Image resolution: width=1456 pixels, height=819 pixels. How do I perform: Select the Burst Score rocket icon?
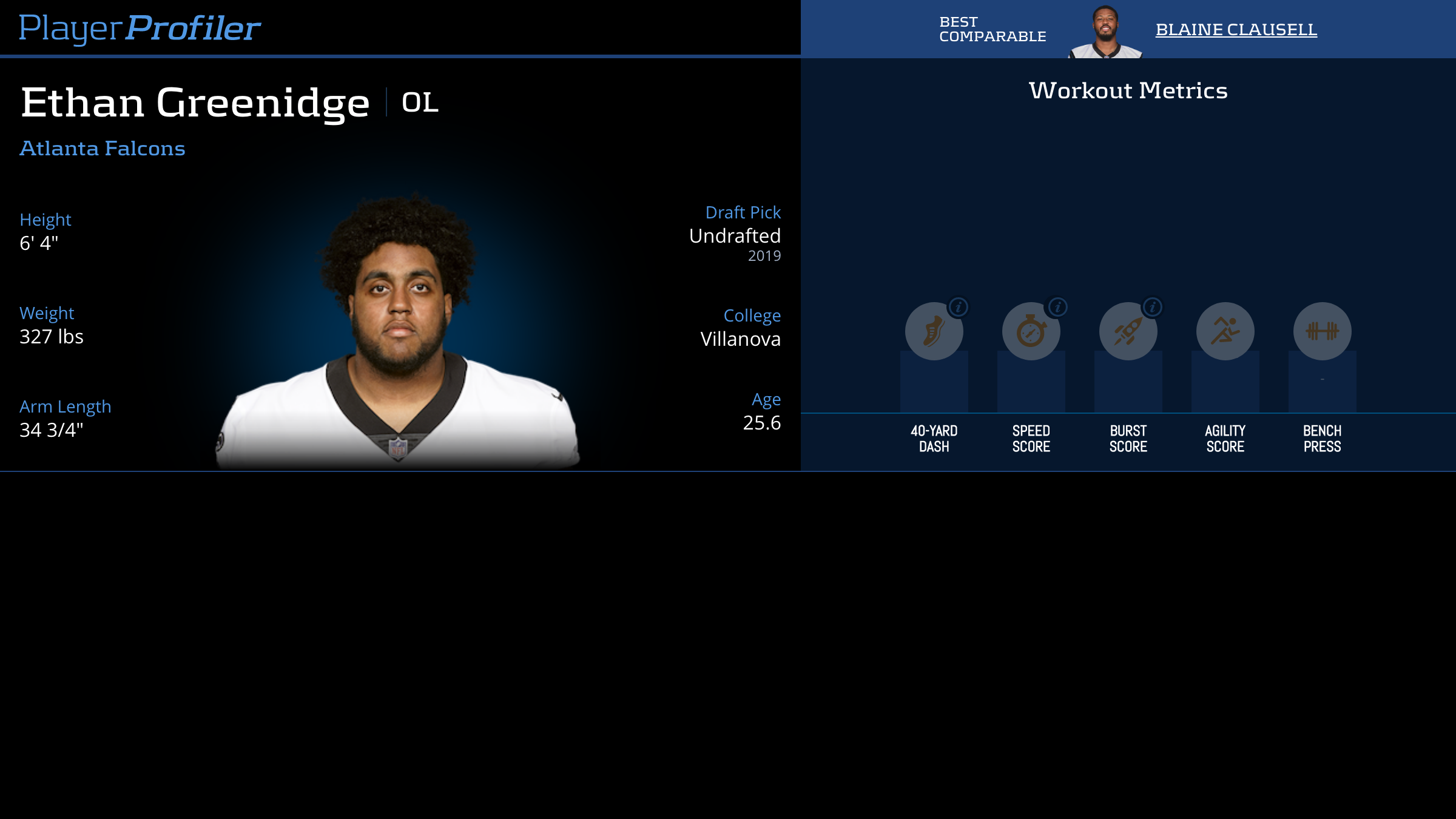1127,332
